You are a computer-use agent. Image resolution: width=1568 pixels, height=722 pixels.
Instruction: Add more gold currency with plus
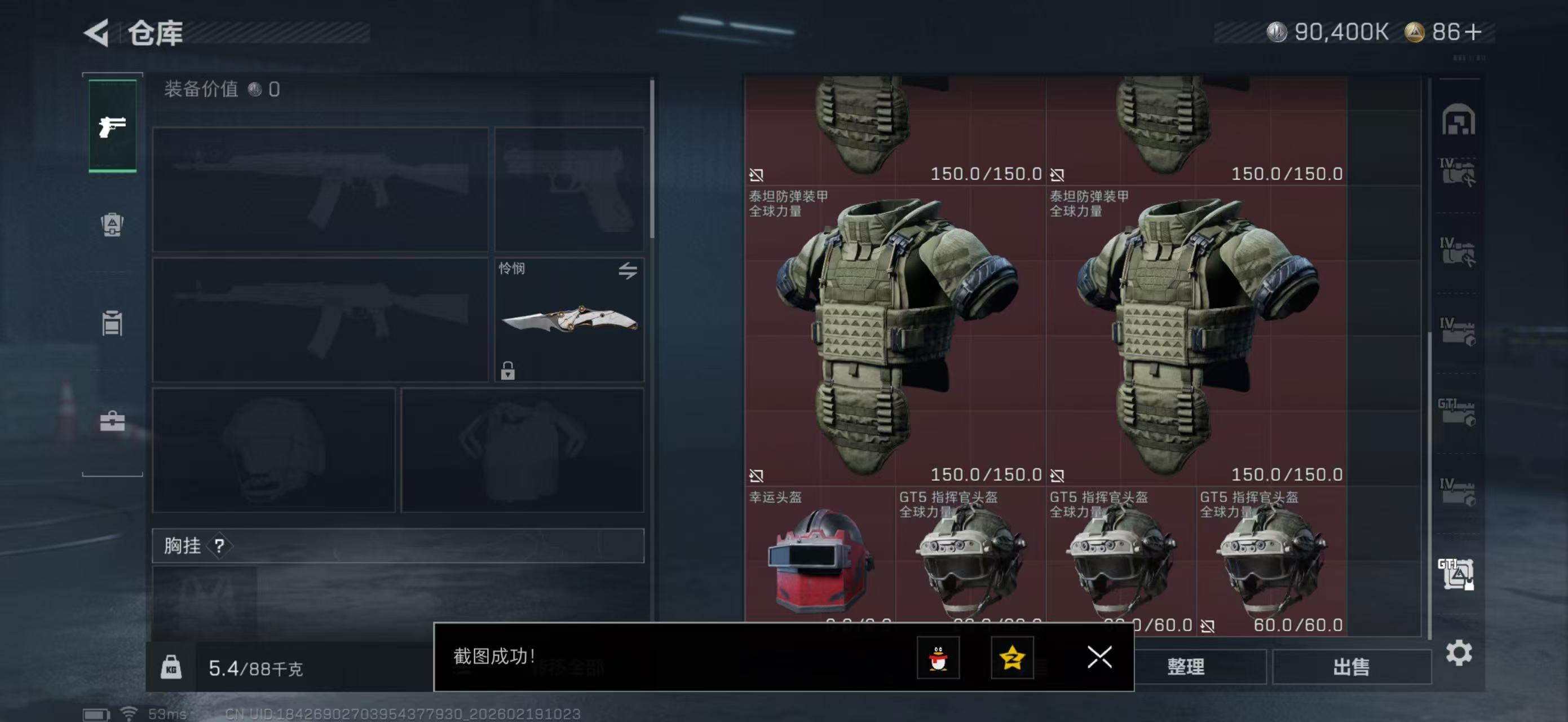tap(1474, 32)
